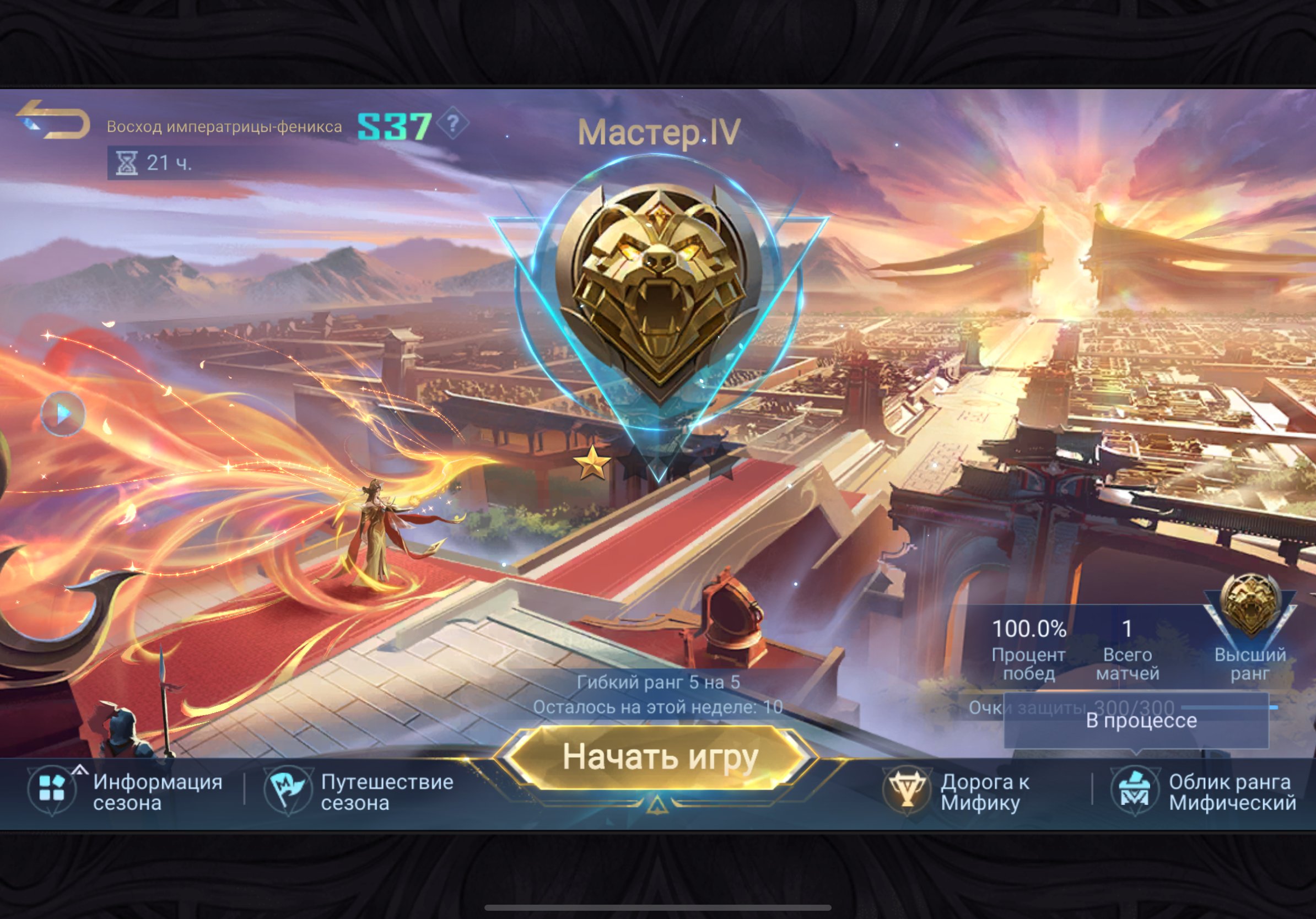Show the Дорога к Мифику progression
1316x919 pixels.
pyautogui.click(x=958, y=792)
